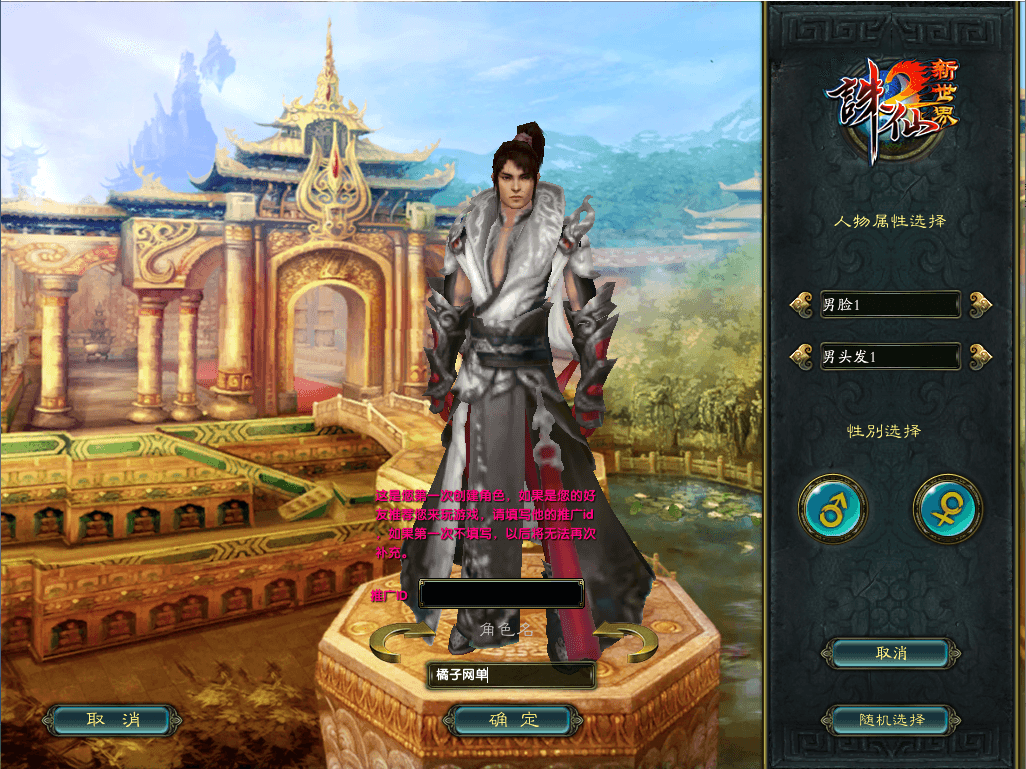Switch to next face option (男脸1)
This screenshot has height=769, width=1026.
[x=980, y=304]
